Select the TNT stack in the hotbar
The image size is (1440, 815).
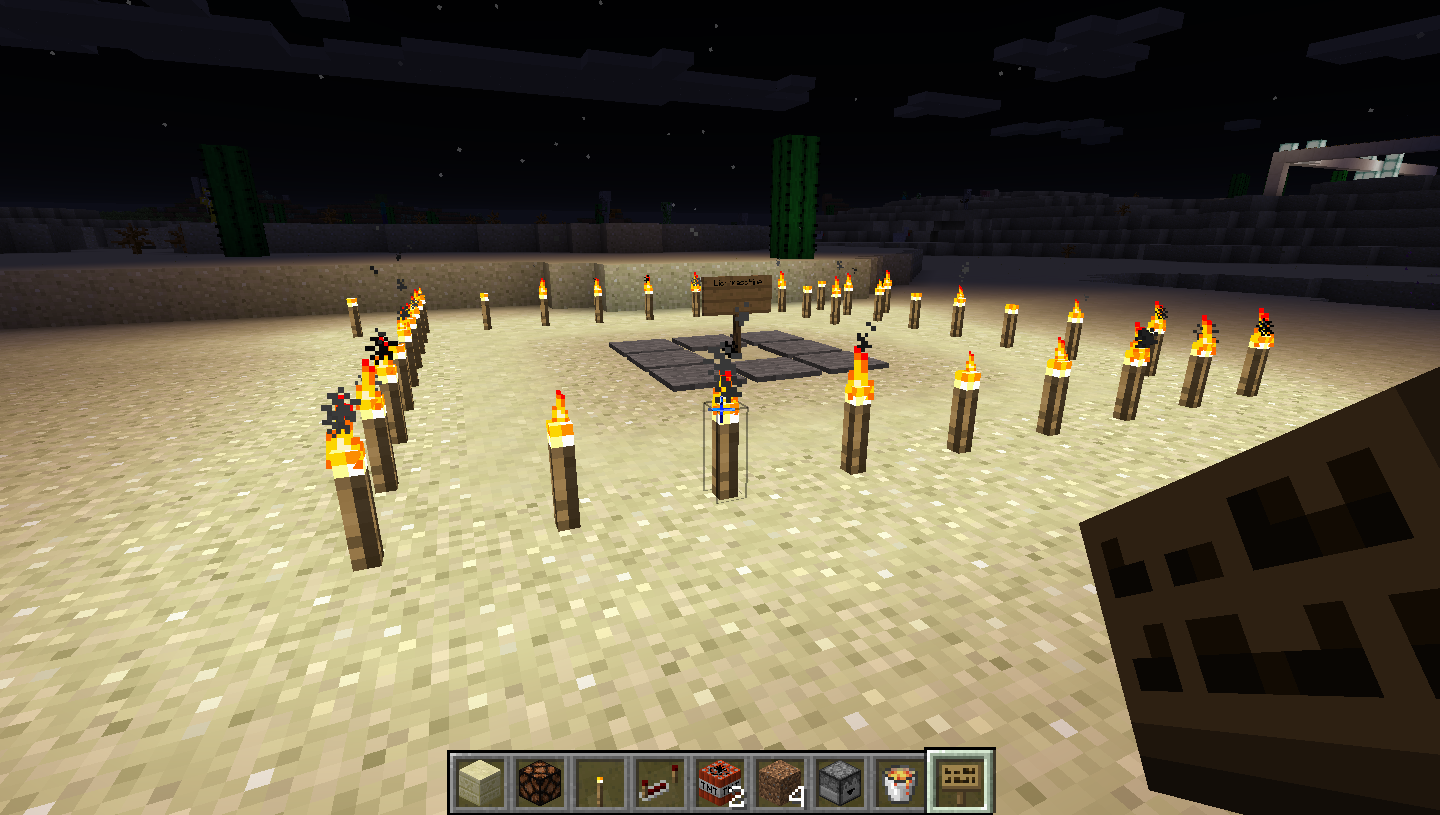[720, 783]
